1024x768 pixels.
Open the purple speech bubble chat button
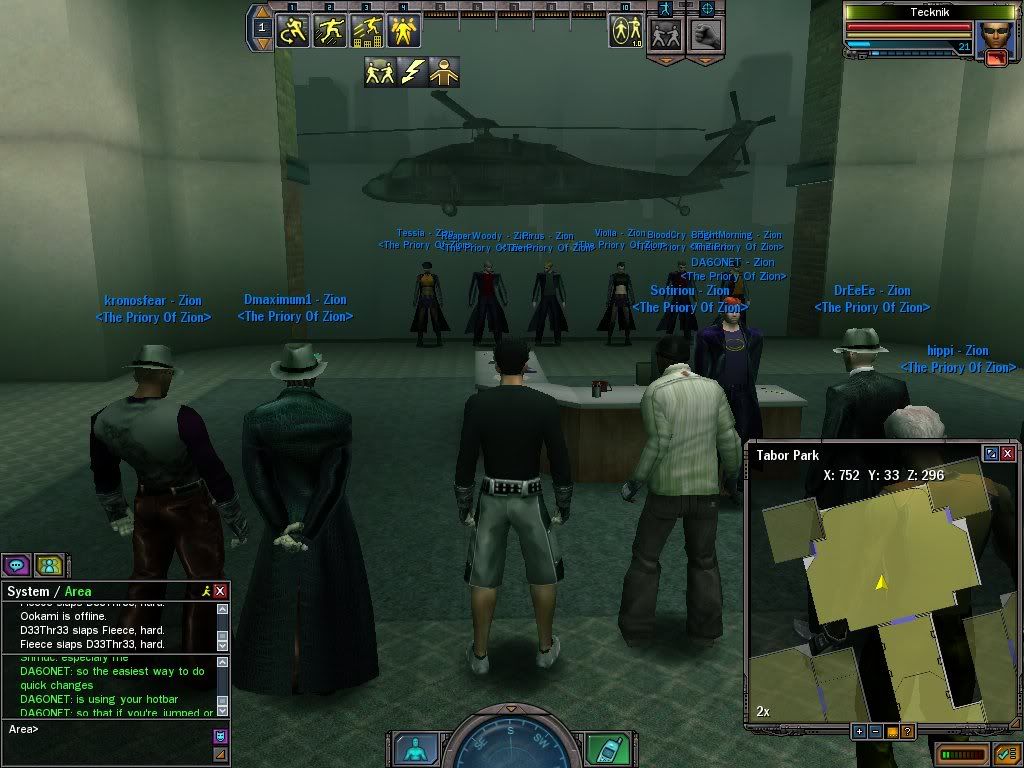[16, 565]
